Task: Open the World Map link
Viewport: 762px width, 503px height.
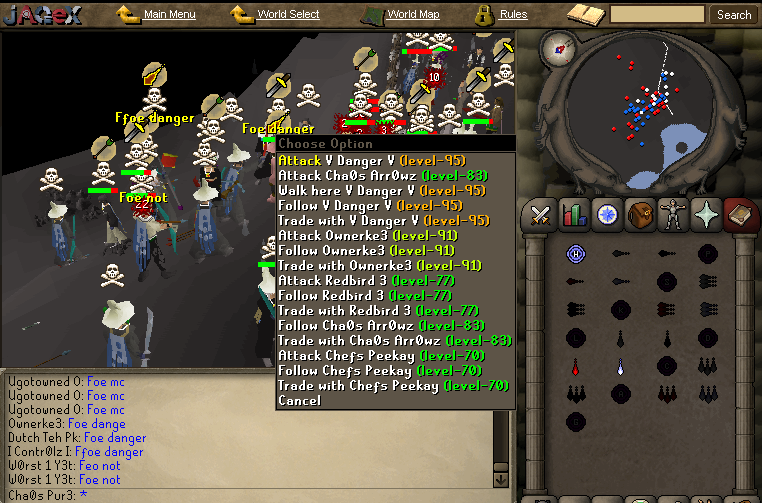Action: point(412,15)
